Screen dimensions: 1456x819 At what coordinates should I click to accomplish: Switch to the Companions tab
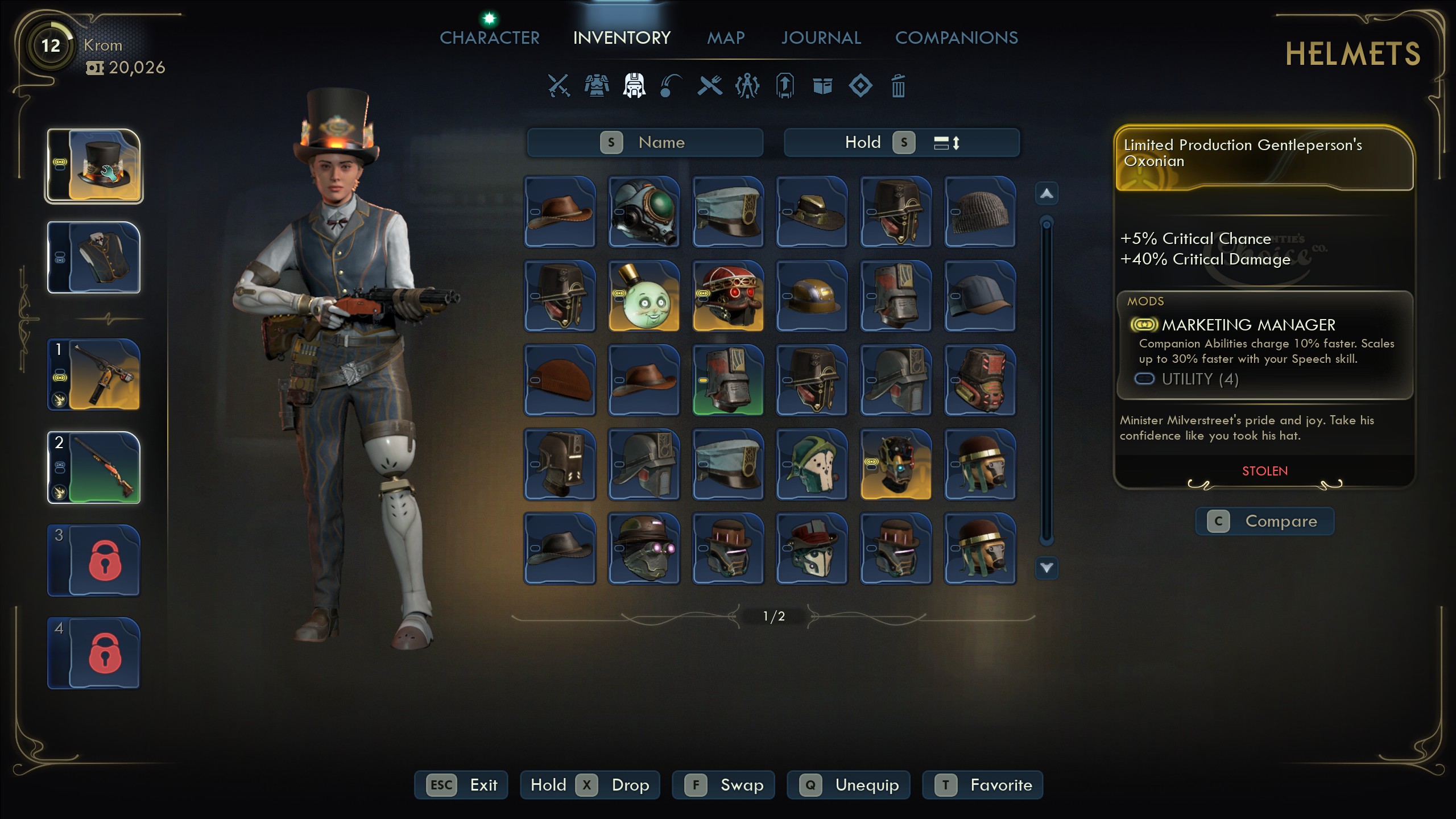click(957, 38)
